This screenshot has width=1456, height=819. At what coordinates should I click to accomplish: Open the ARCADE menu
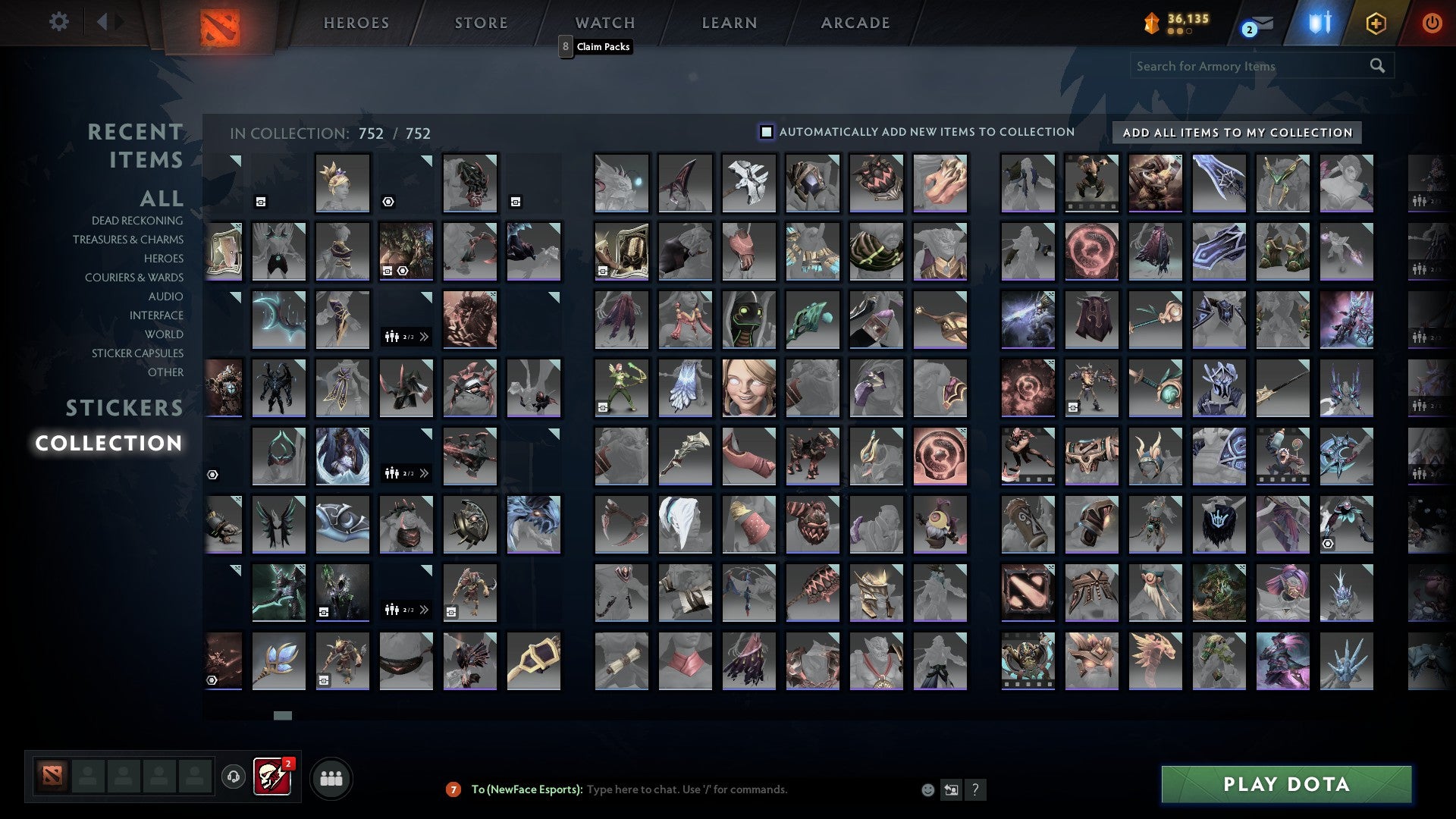click(855, 22)
